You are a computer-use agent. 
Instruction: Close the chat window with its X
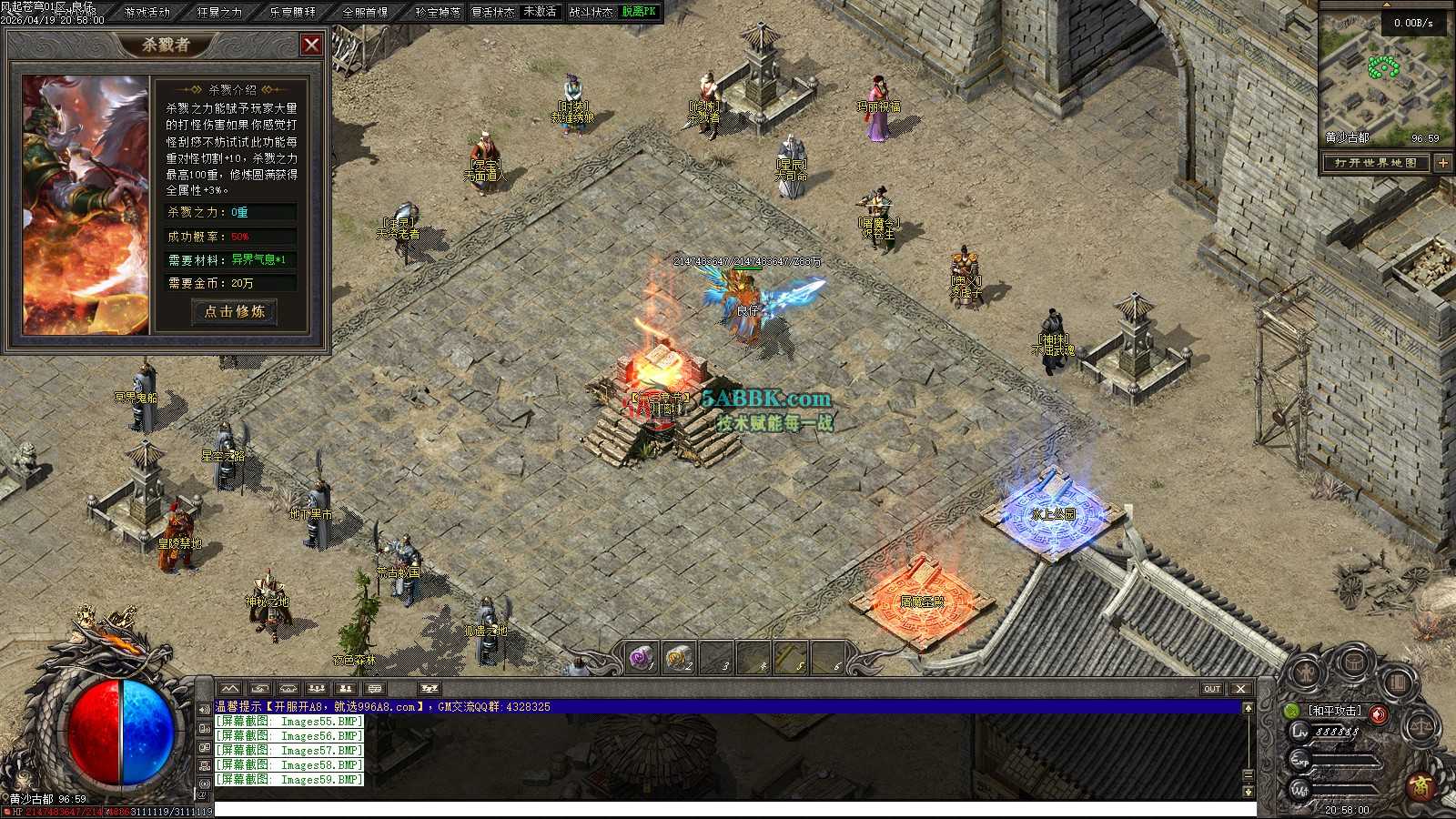tap(1240, 689)
